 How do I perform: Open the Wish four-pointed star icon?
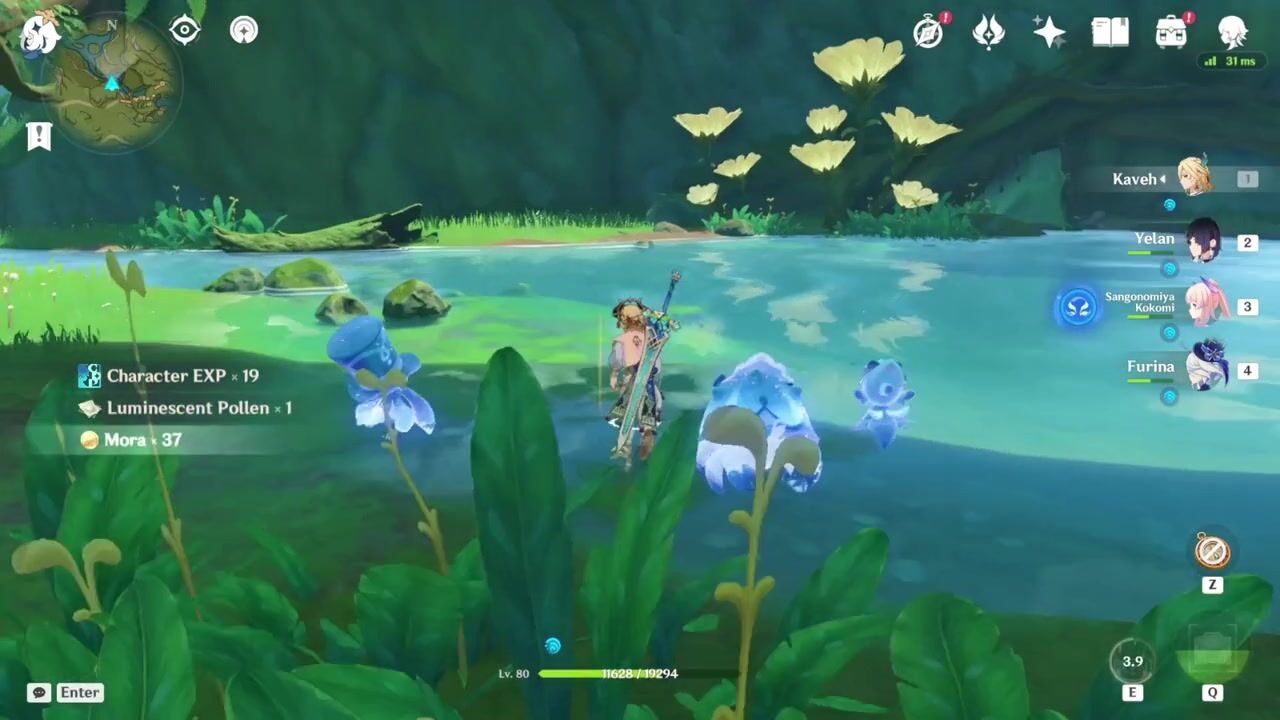(x=1049, y=33)
